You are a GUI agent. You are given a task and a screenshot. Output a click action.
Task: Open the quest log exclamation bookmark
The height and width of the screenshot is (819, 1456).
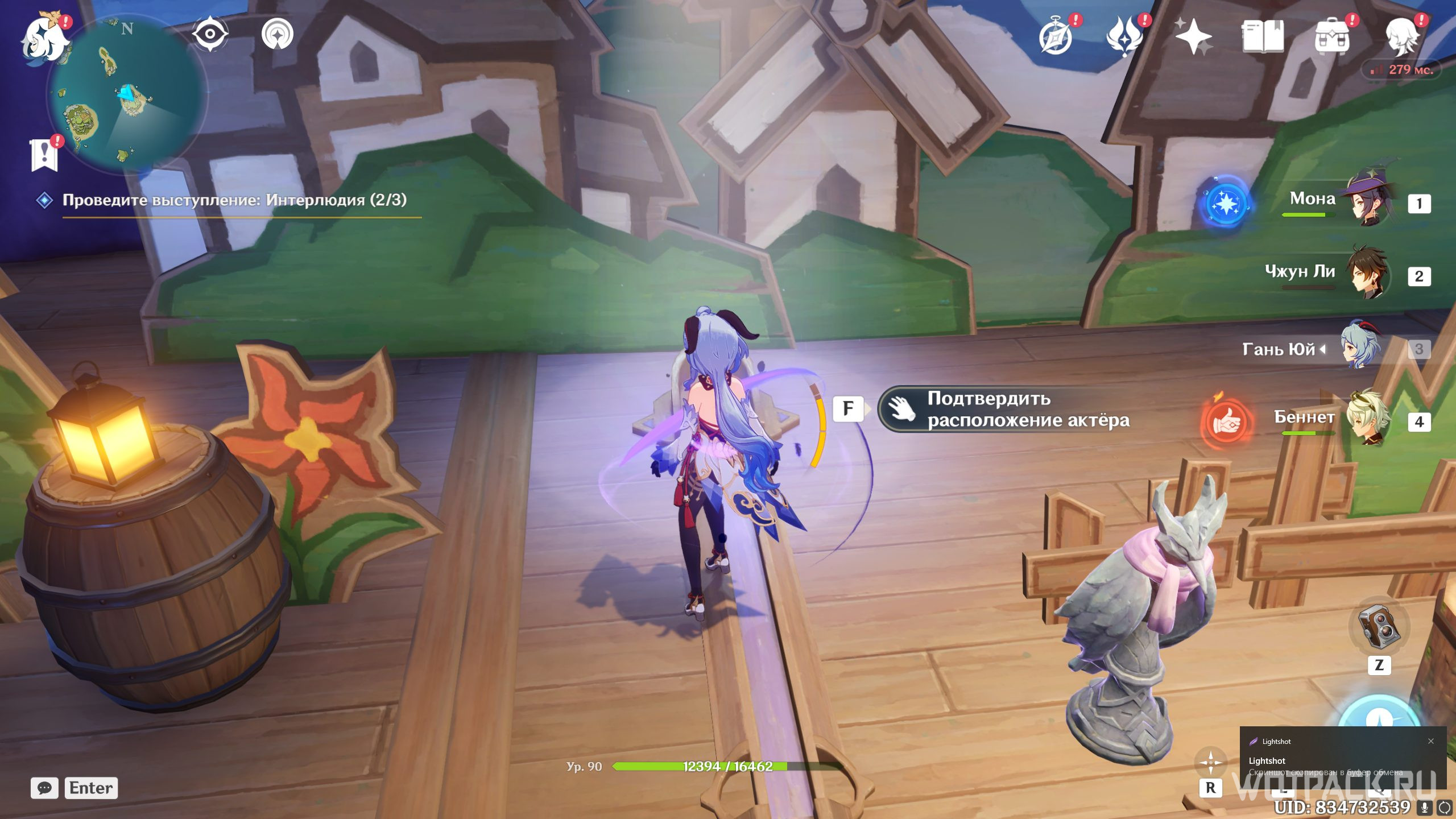pyautogui.click(x=45, y=154)
